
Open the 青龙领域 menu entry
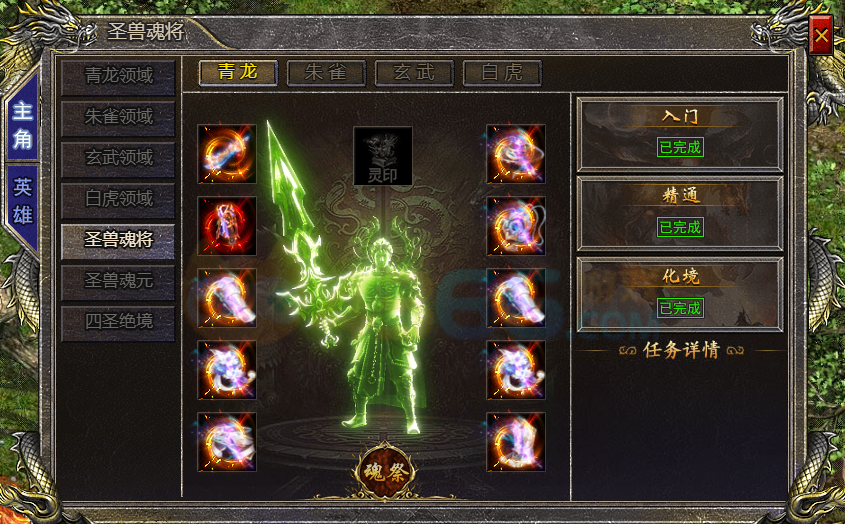click(x=118, y=76)
